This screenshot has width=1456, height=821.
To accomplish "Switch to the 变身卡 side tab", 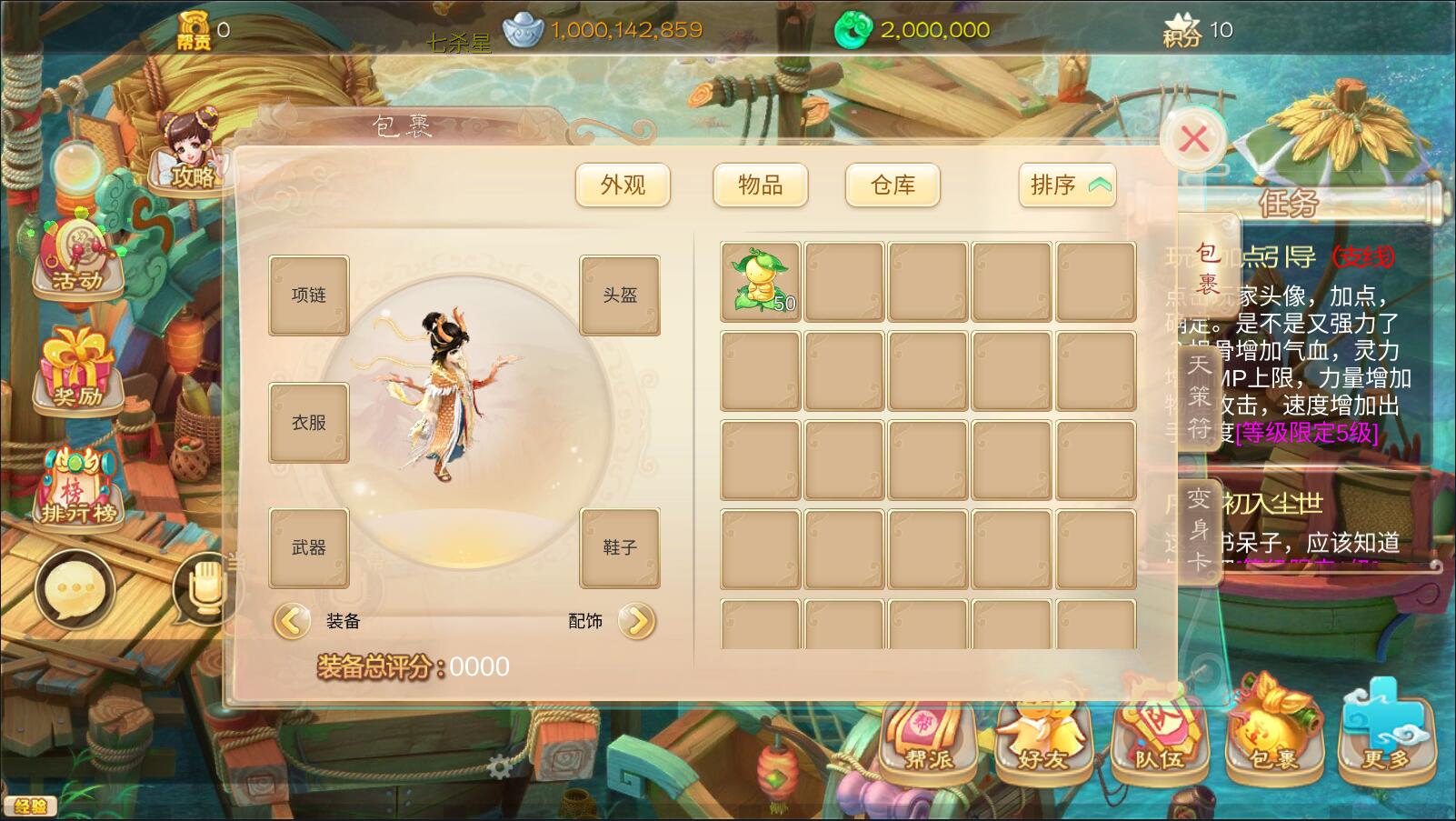I will tap(1200, 529).
